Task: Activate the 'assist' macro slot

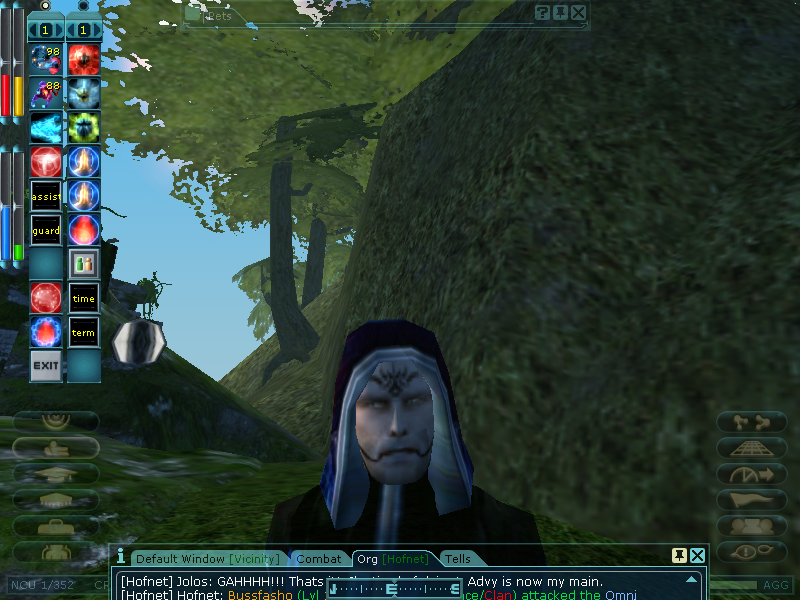Action: coord(46,195)
